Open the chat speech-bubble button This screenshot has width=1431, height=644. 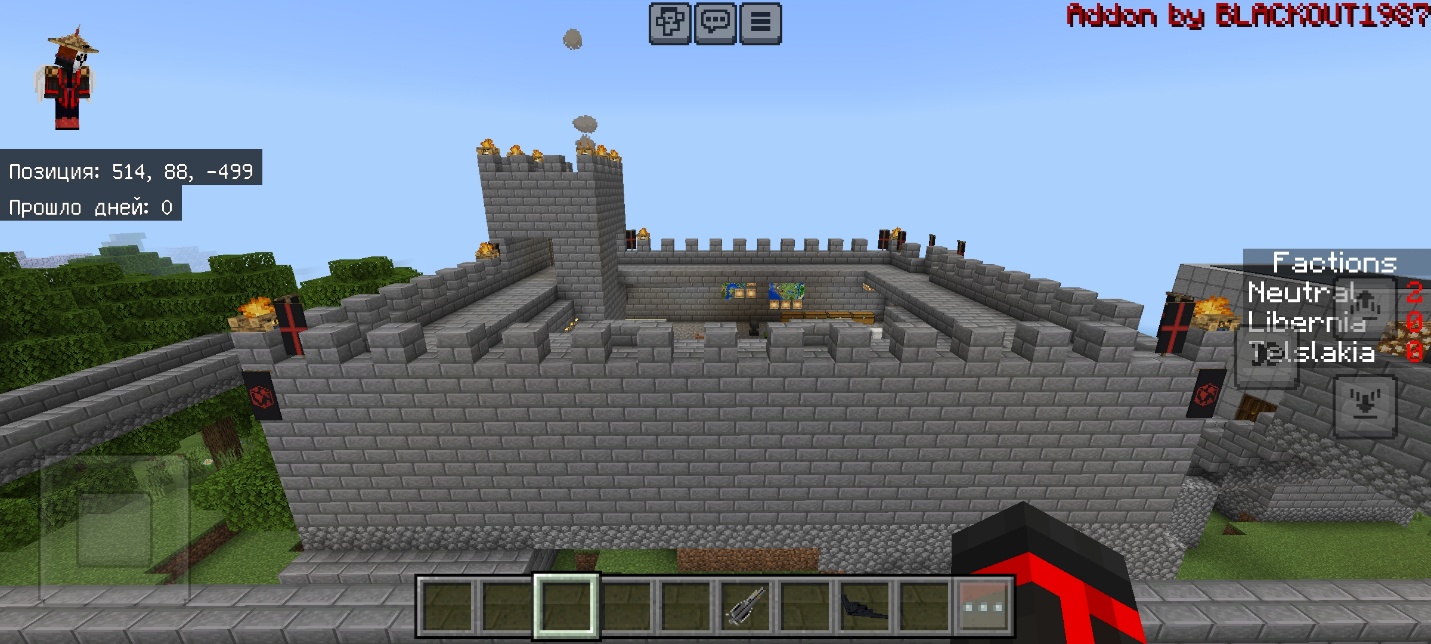click(715, 22)
